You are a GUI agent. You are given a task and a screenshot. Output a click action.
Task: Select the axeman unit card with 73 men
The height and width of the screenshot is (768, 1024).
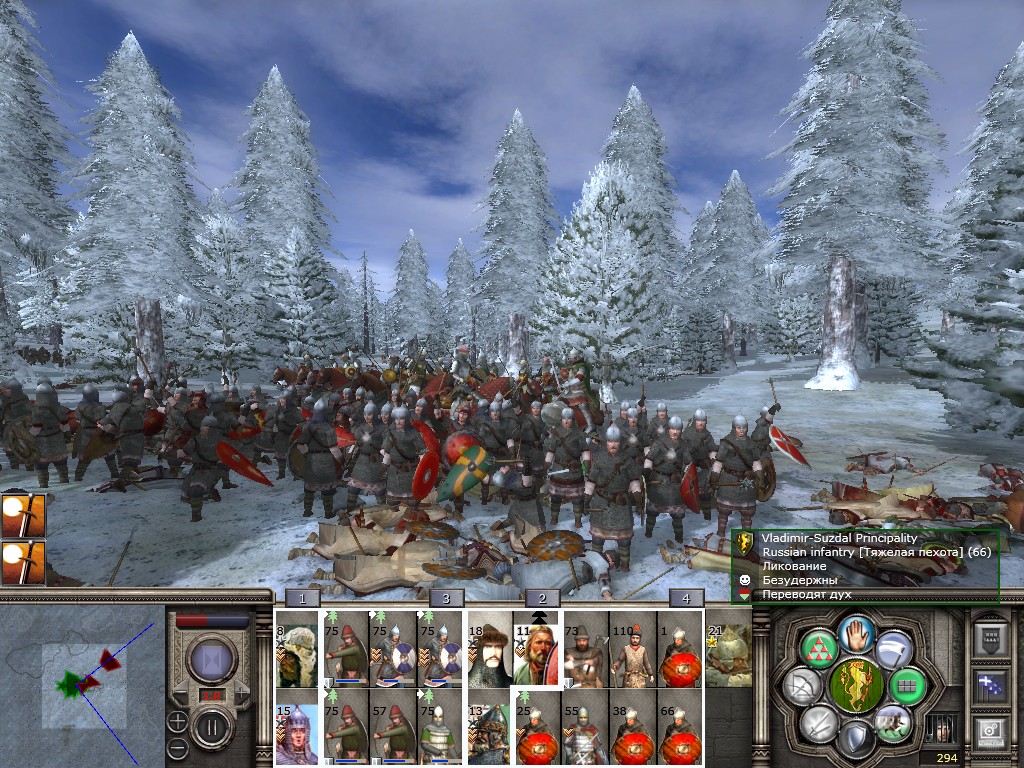585,648
